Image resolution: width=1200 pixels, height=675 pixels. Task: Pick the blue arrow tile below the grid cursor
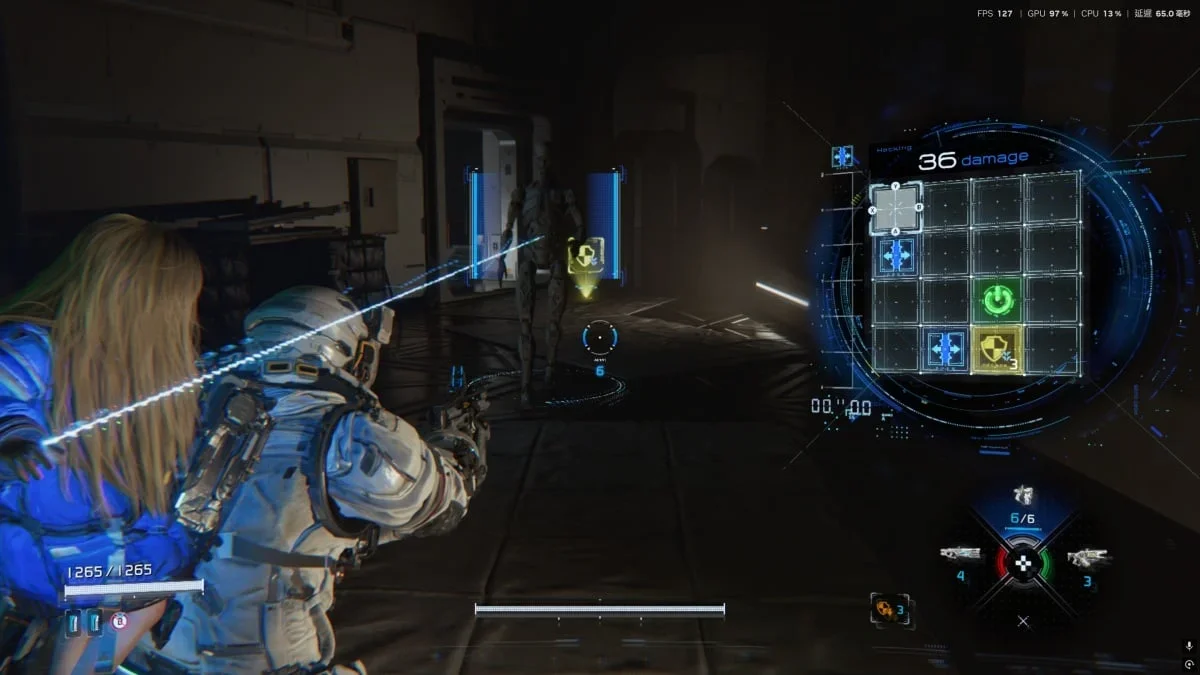pyautogui.click(x=896, y=255)
